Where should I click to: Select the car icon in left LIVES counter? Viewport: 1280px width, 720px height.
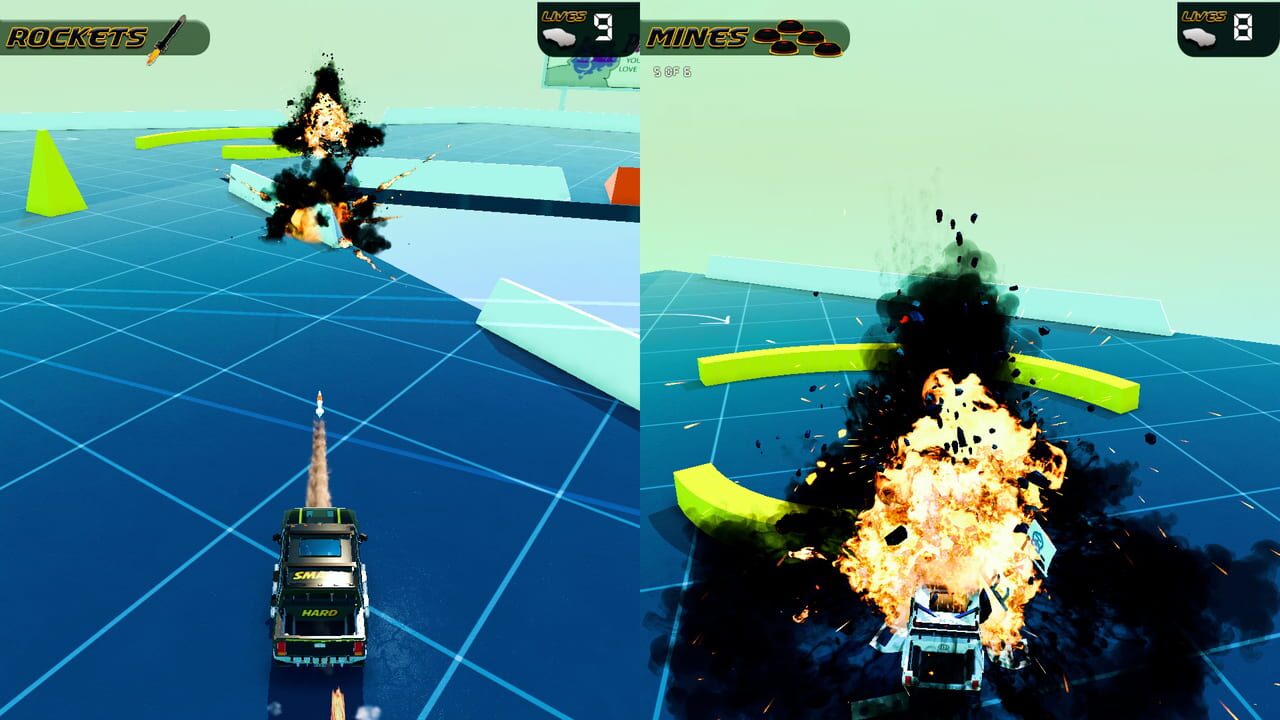pos(559,36)
